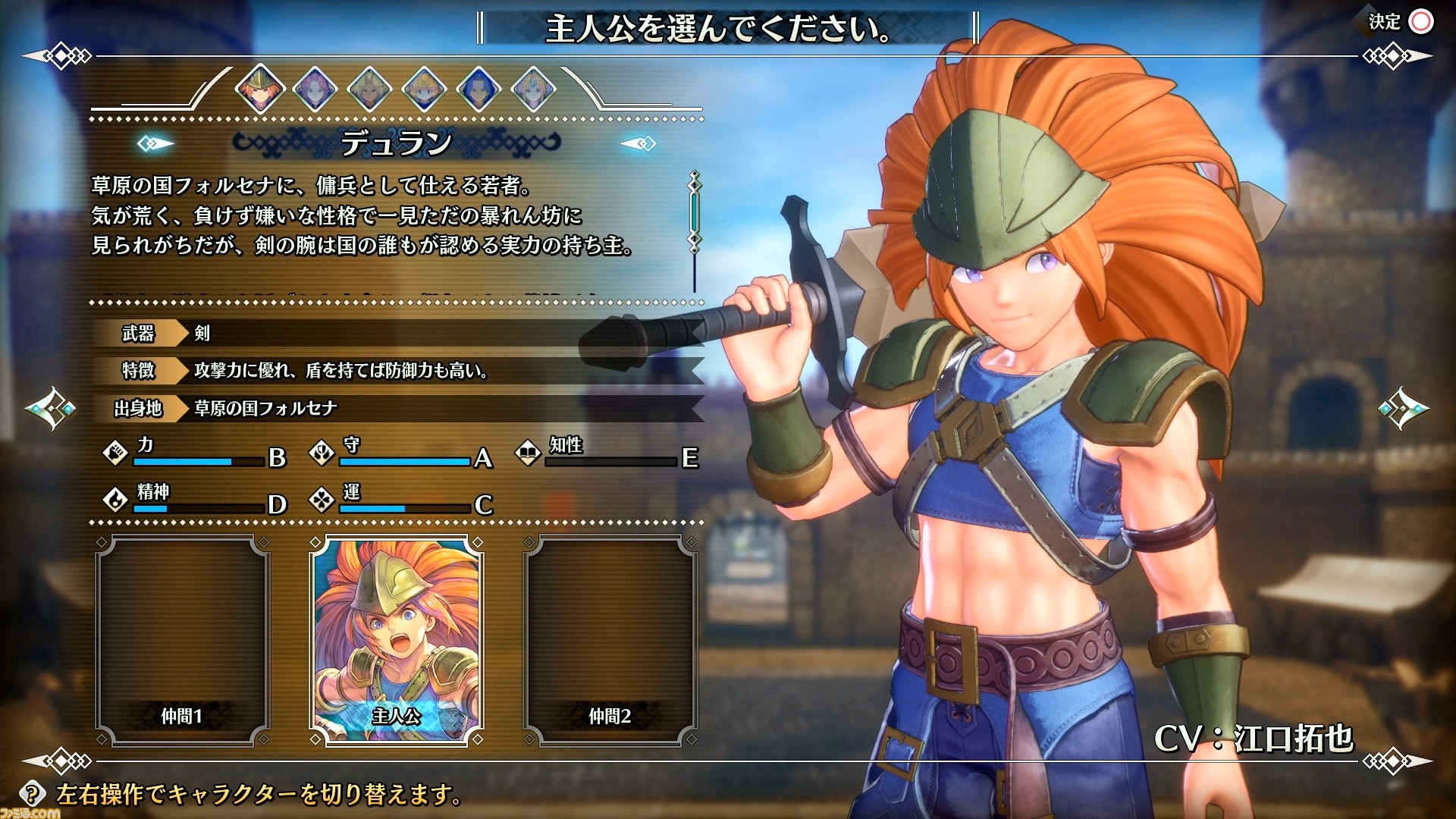Select the empty 仲間2 companion slot

point(610,641)
